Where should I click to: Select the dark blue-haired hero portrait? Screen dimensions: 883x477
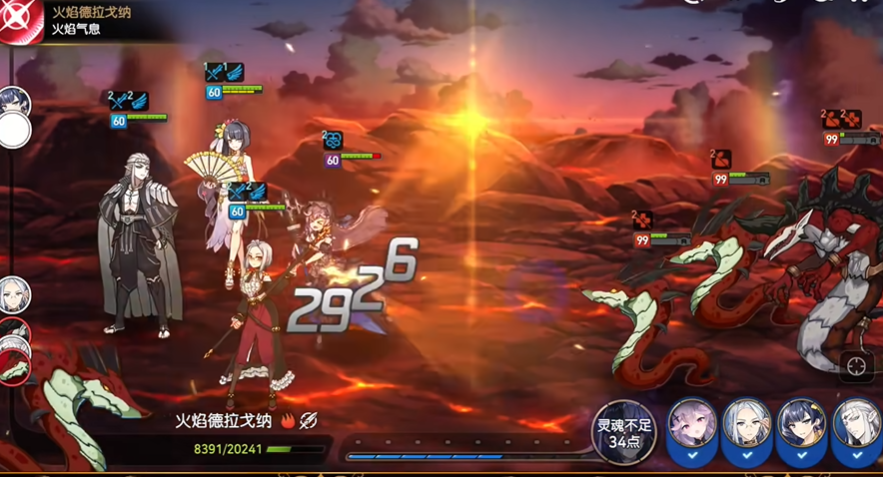(801, 424)
